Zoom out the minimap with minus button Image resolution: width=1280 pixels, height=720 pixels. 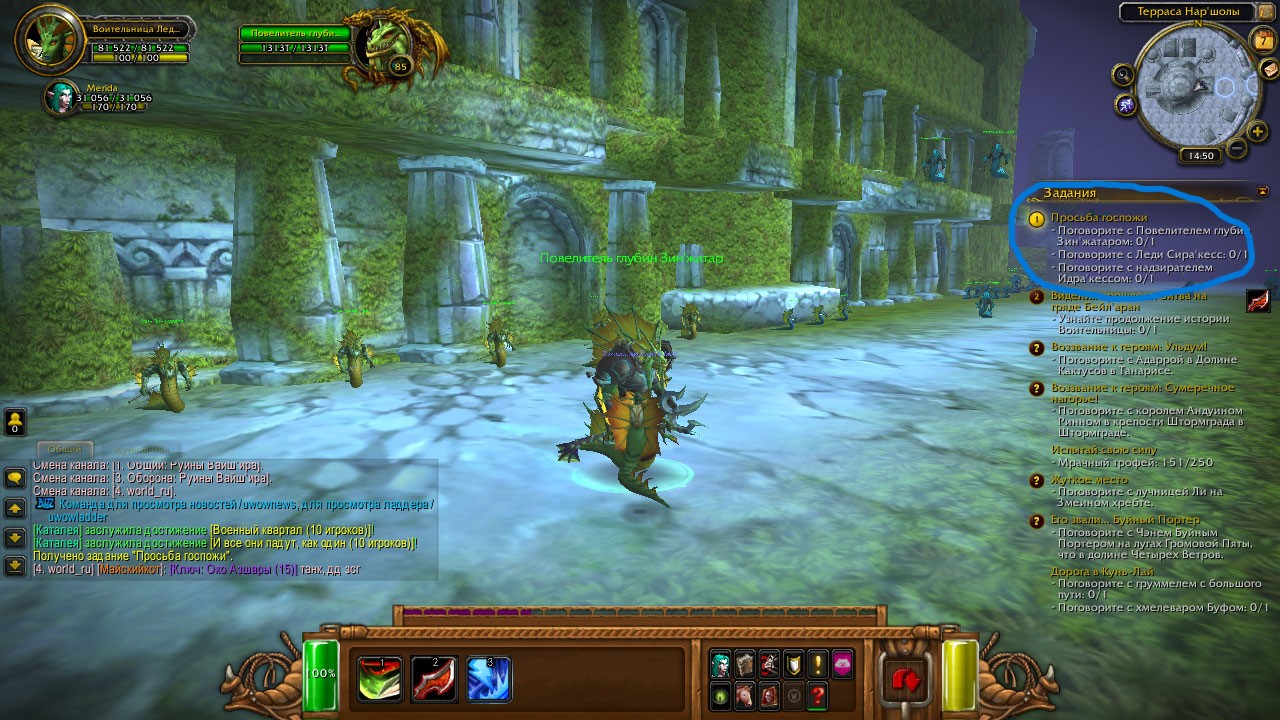[1237, 149]
